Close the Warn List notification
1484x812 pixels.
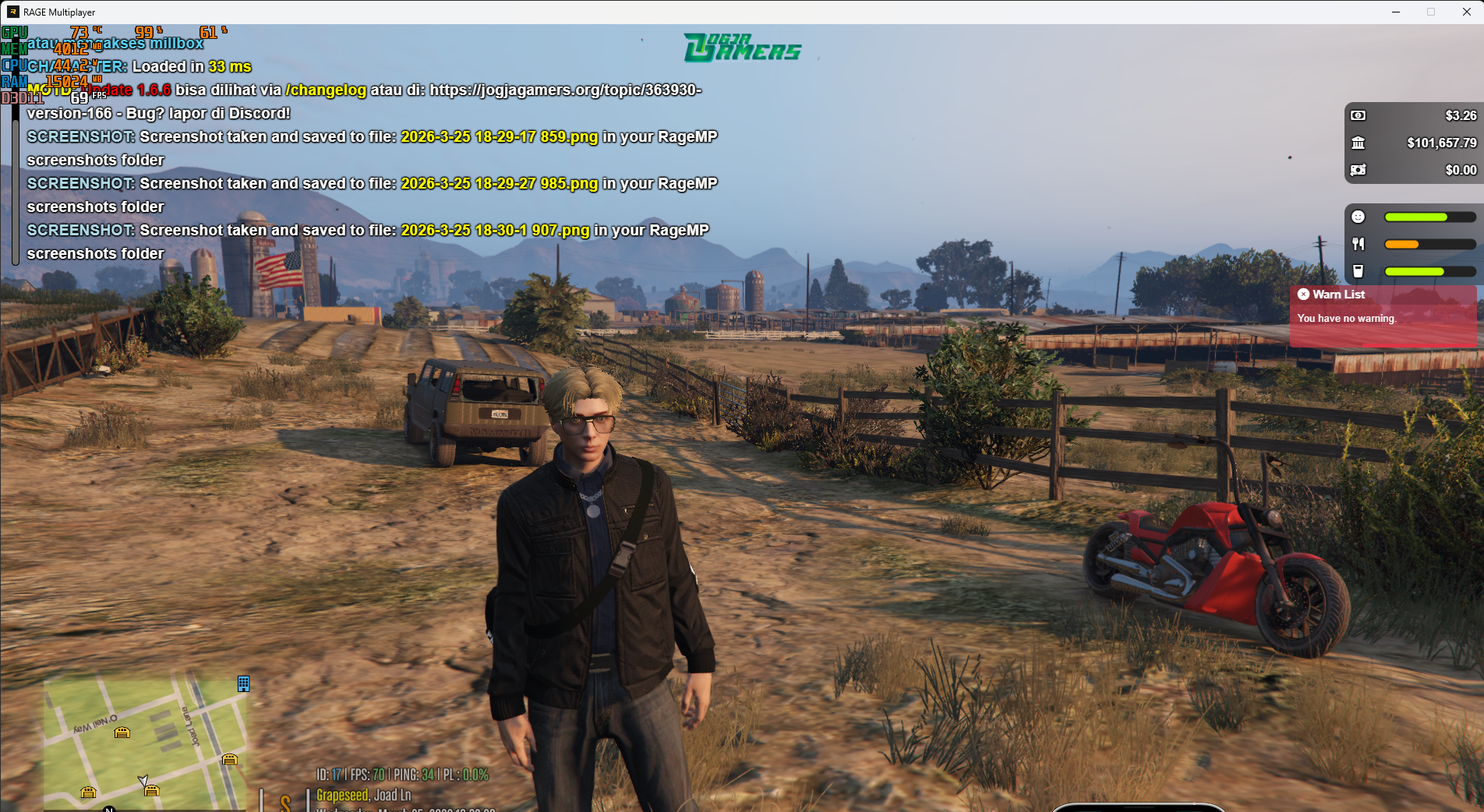click(x=1303, y=295)
